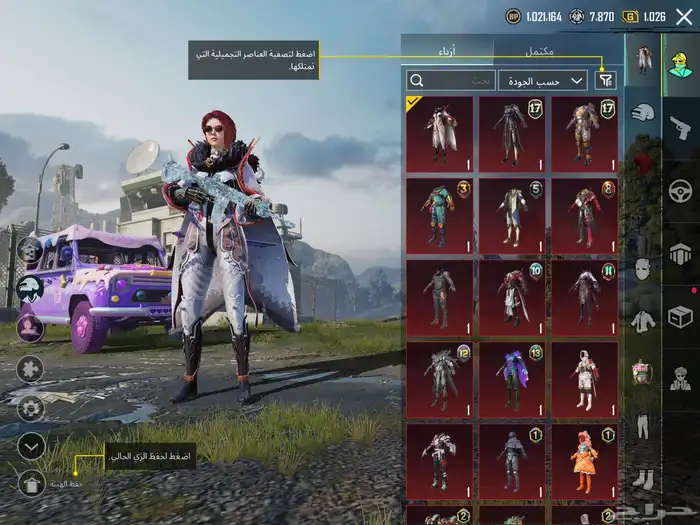This screenshot has width=700, height=525.
Task: Open the pistol weapons category
Action: [680, 127]
